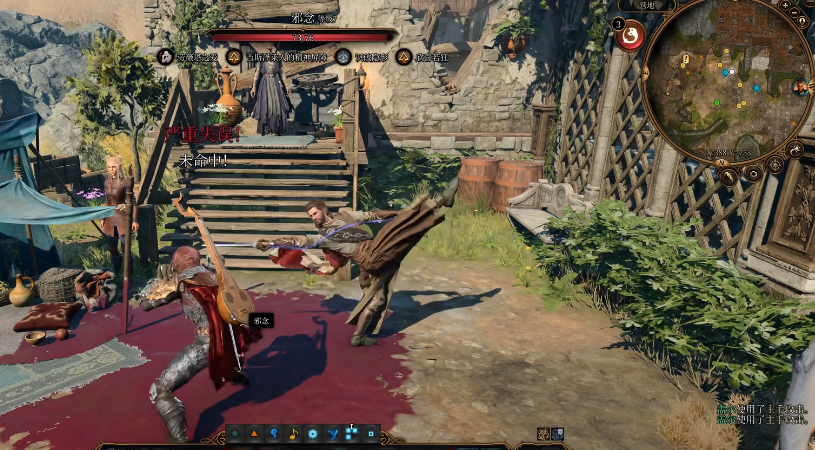Viewport: 815px width, 450px height.
Task: Select the yellow music note hotbar filter
Action: tap(293, 434)
